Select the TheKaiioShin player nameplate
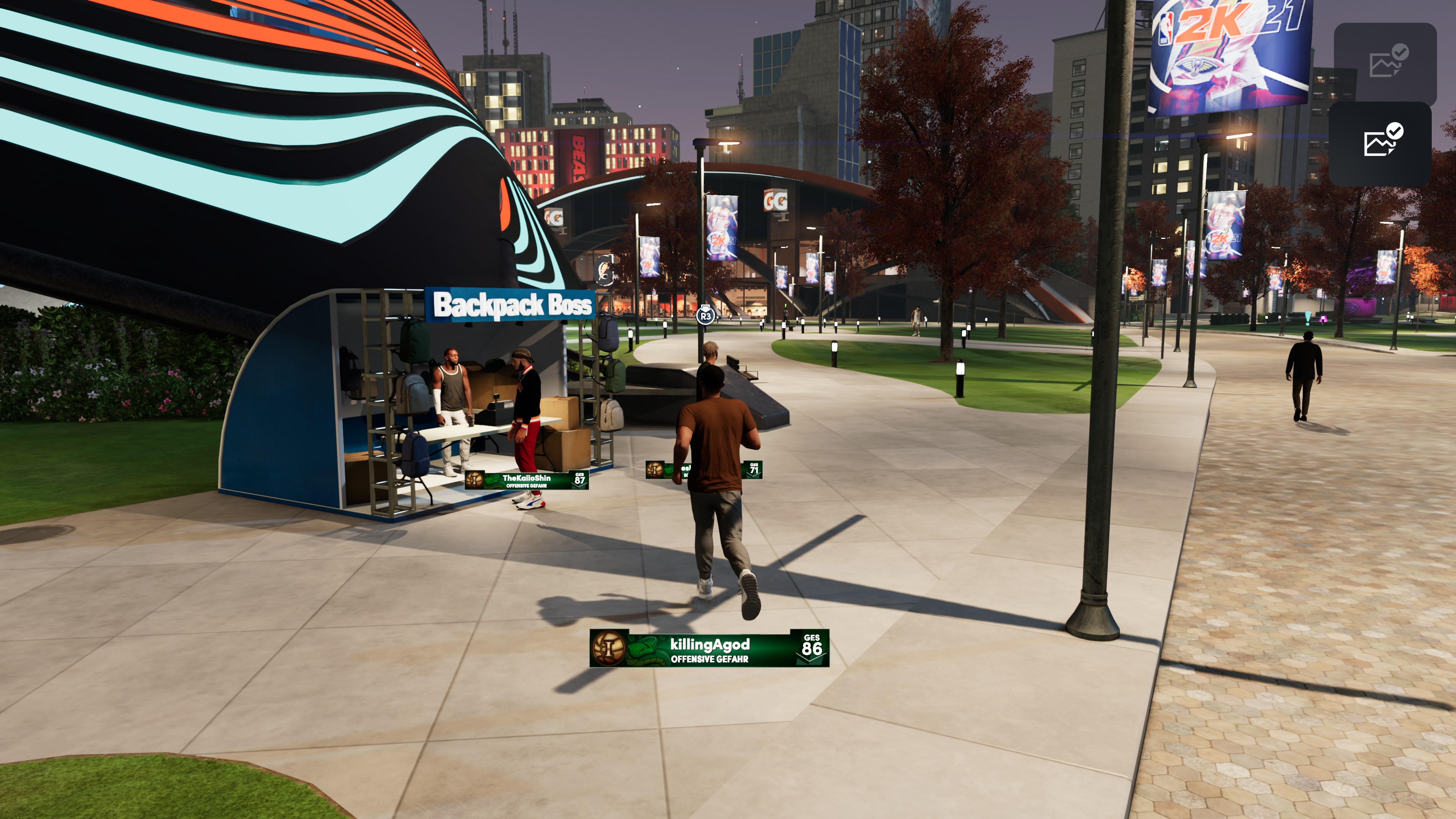 (x=526, y=480)
